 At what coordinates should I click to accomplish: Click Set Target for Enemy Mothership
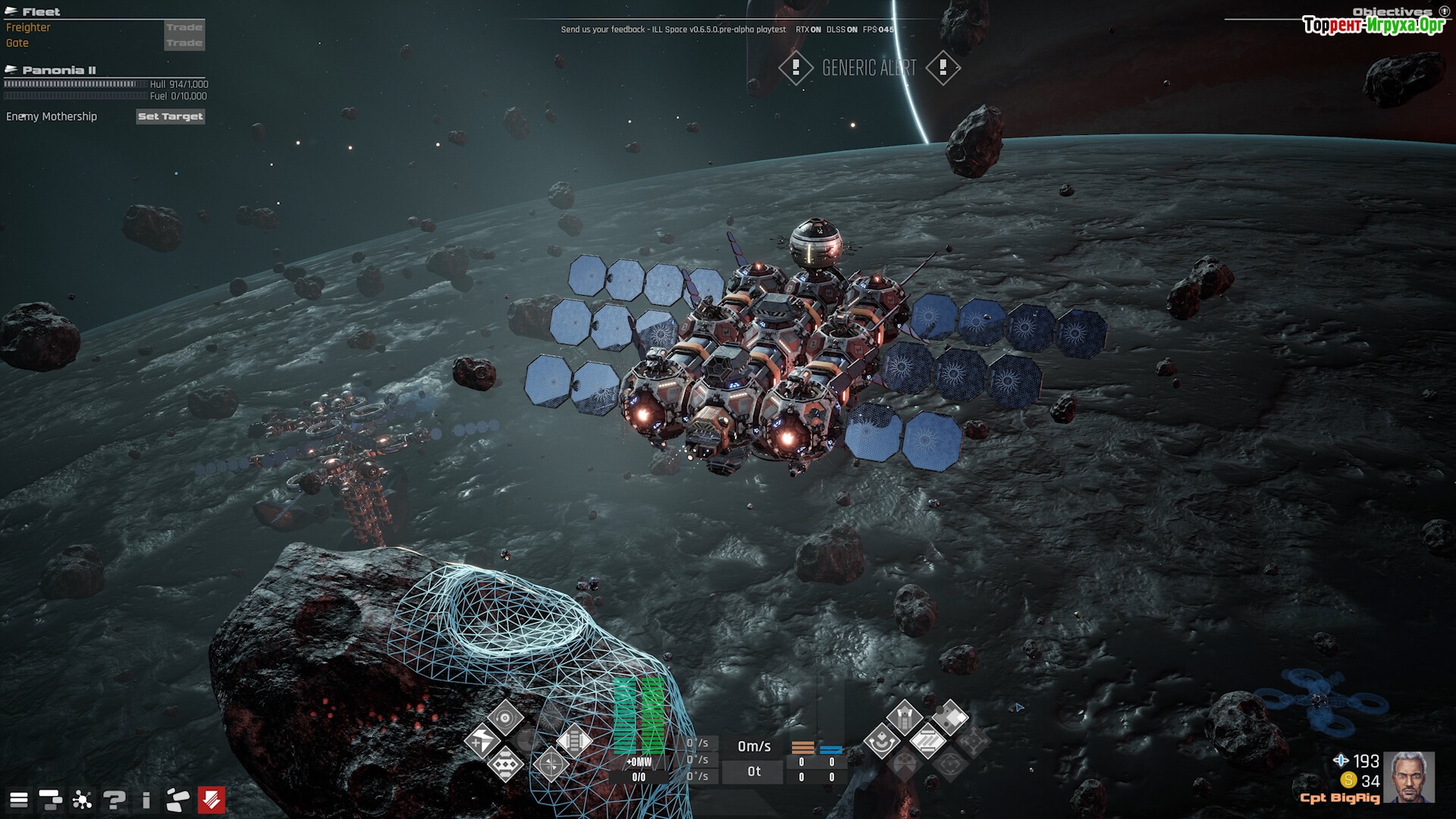171,116
